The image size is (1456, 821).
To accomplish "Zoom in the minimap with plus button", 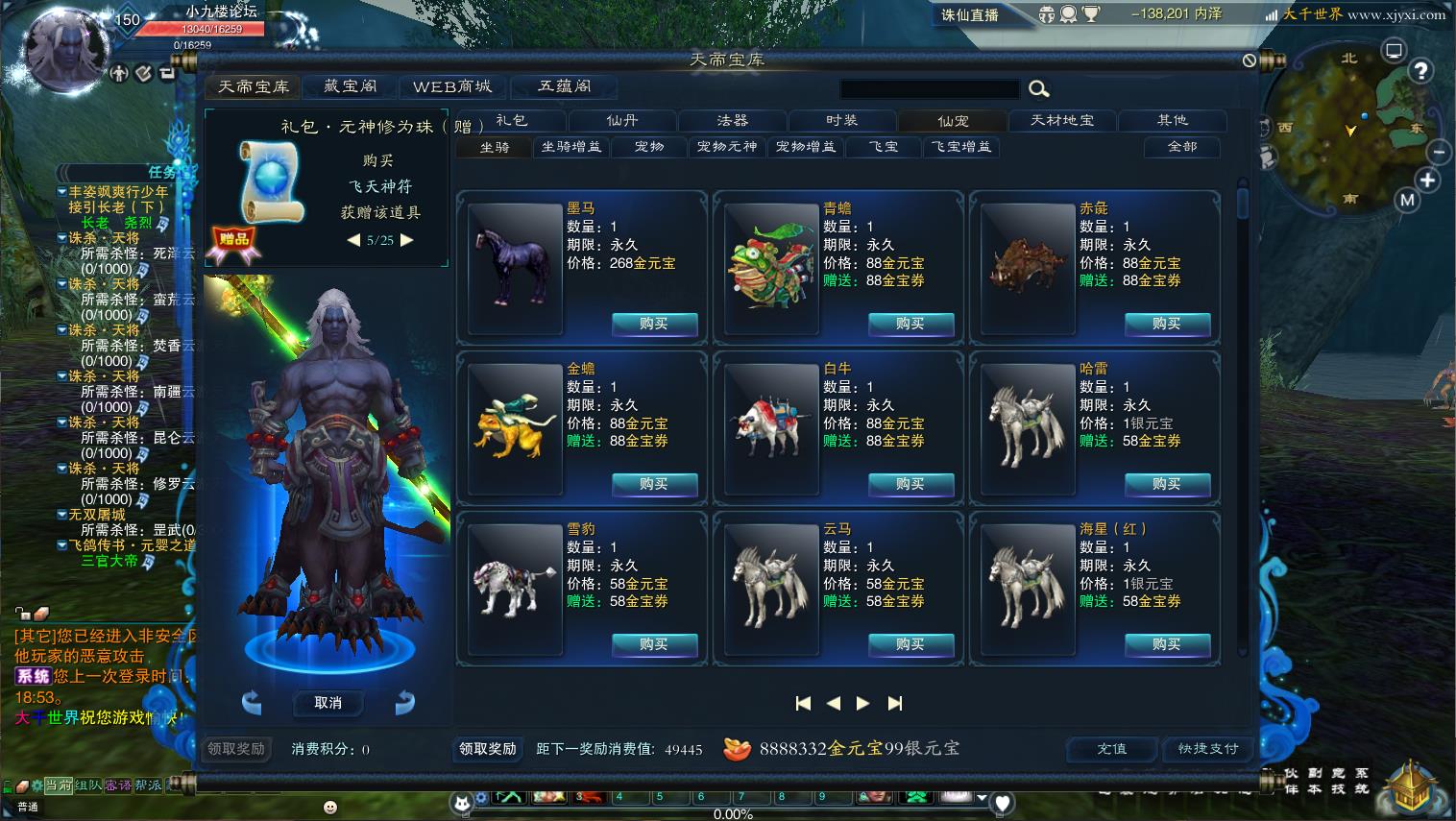I will (1428, 180).
